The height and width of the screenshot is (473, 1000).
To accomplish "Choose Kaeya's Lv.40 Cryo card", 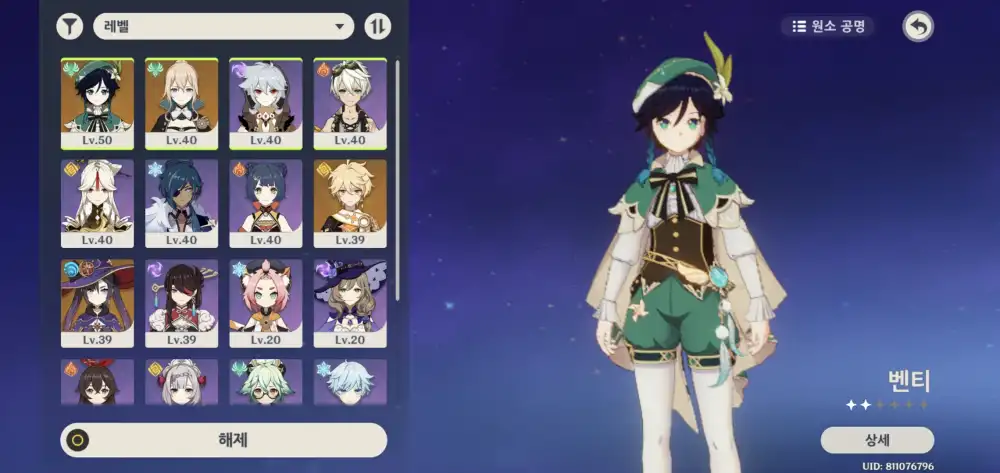I will click(x=181, y=203).
